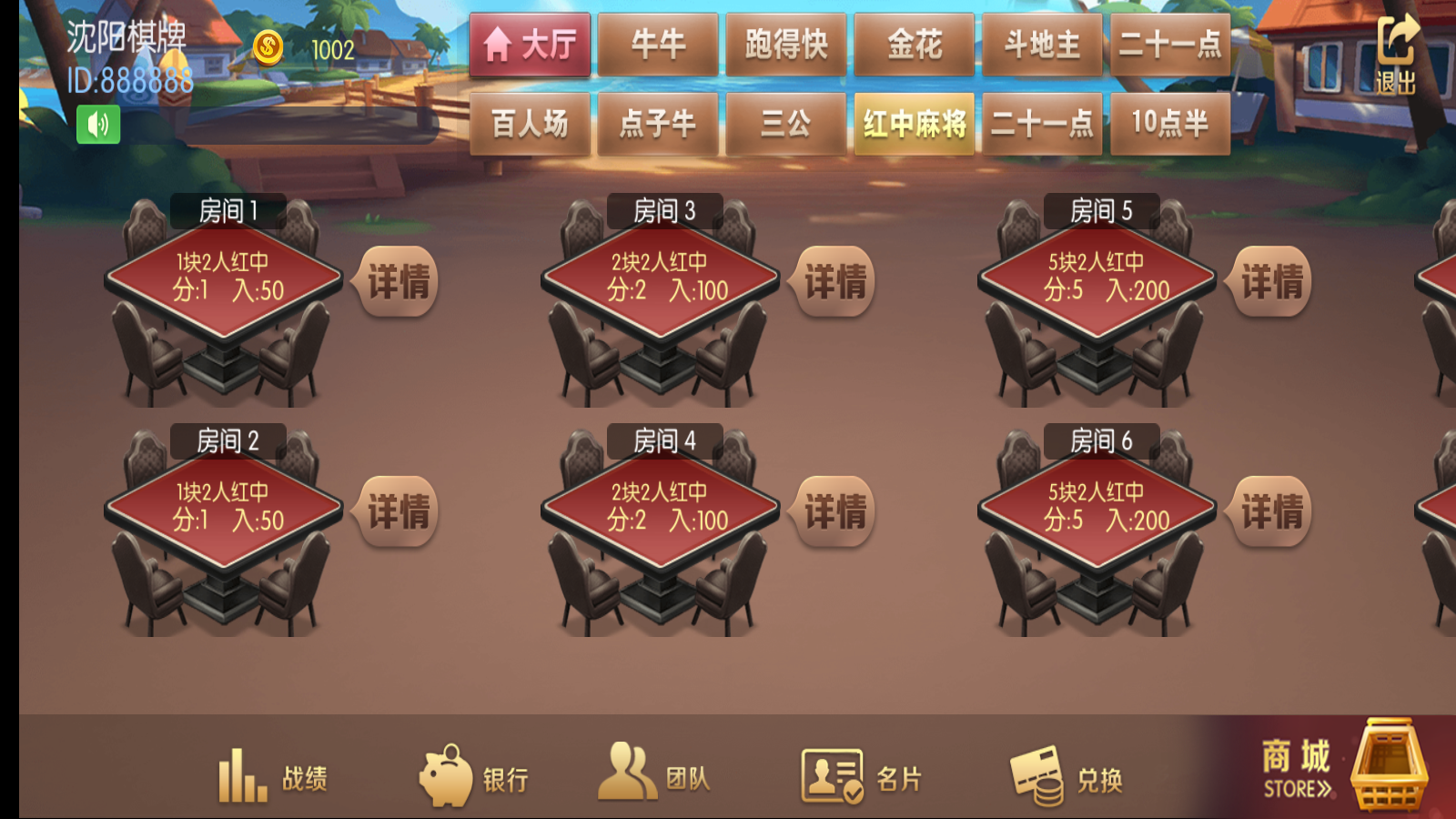This screenshot has height=819, width=1456.
Task: Switch to the 大厅 lobby tab
Action: pos(531,44)
